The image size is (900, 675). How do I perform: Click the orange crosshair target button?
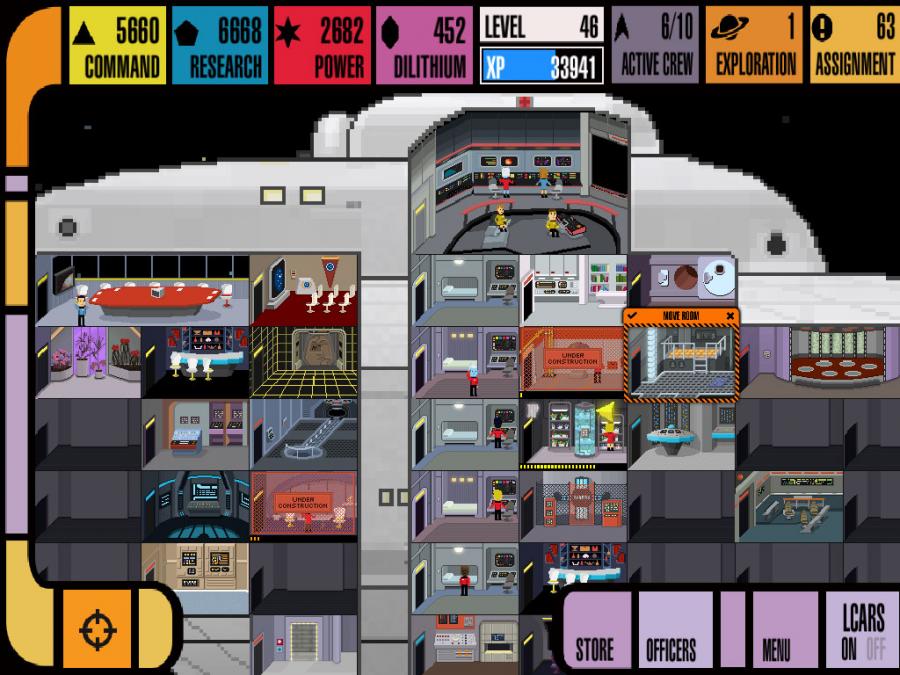(97, 630)
